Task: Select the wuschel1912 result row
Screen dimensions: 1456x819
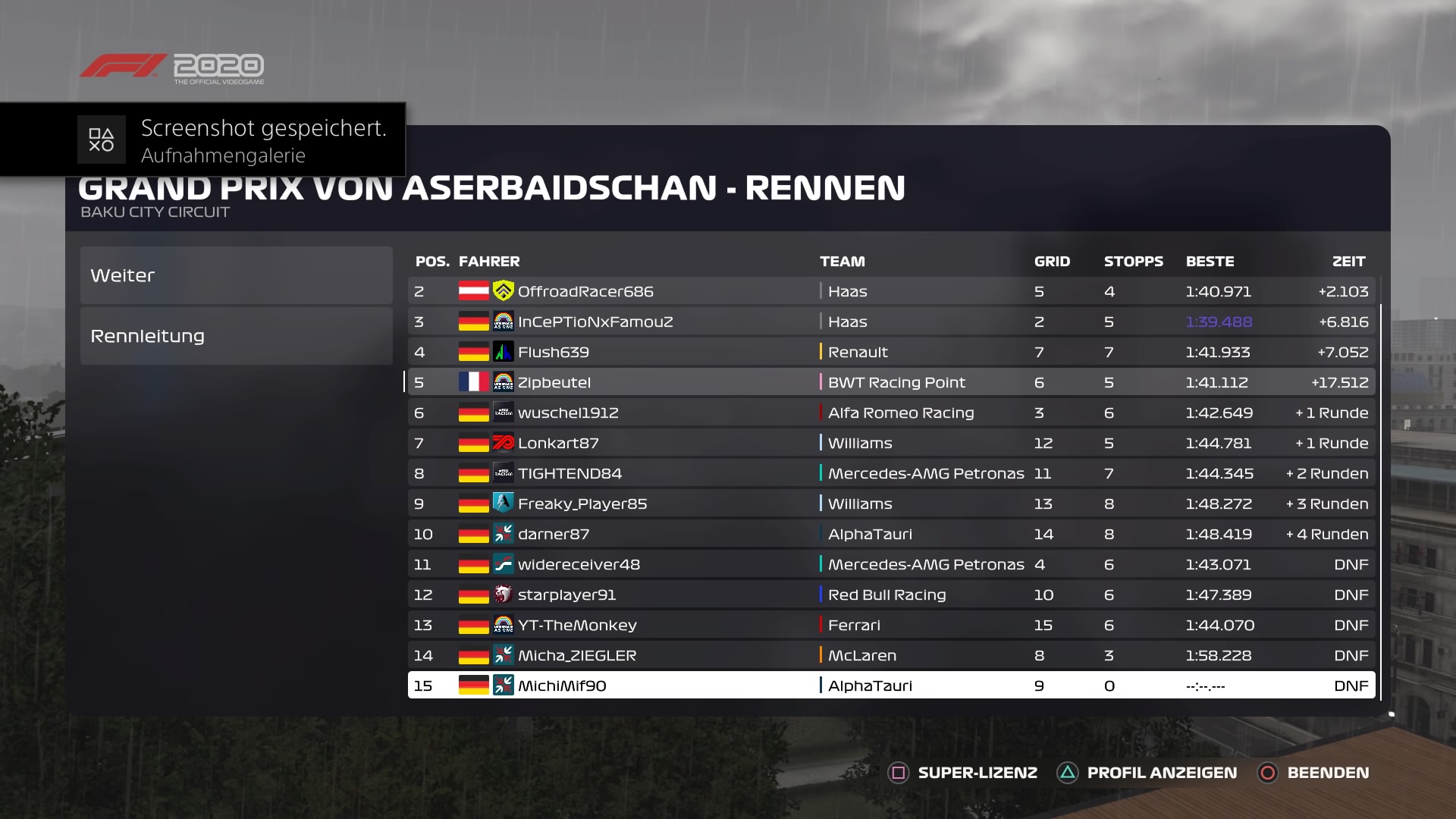Action: [891, 413]
